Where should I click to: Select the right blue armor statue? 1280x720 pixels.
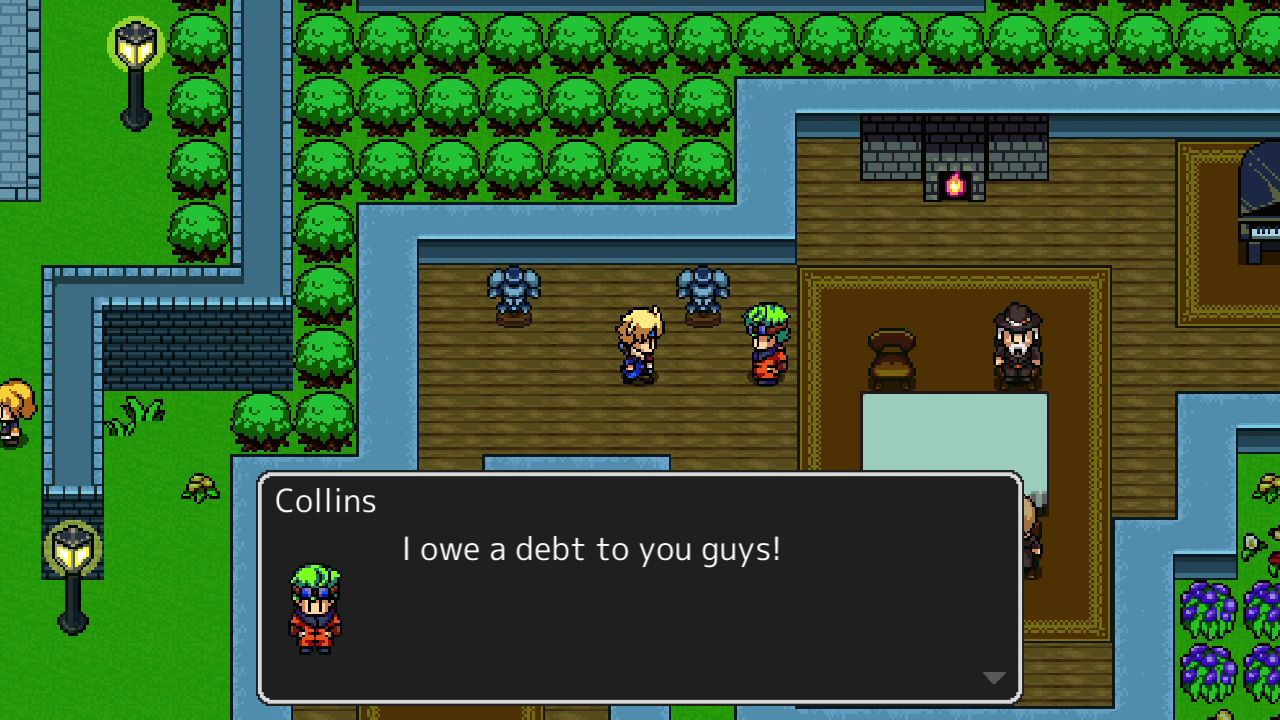703,290
